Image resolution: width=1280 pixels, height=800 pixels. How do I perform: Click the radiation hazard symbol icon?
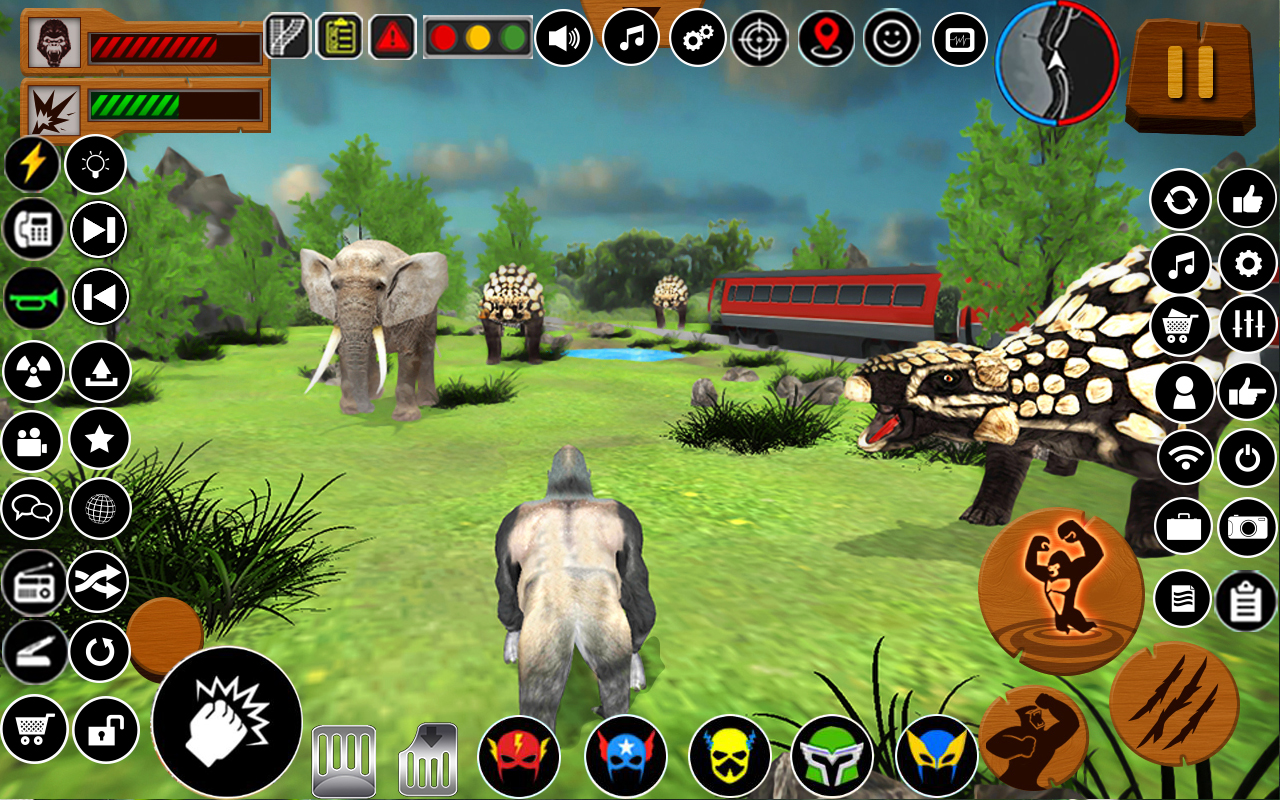tap(33, 371)
